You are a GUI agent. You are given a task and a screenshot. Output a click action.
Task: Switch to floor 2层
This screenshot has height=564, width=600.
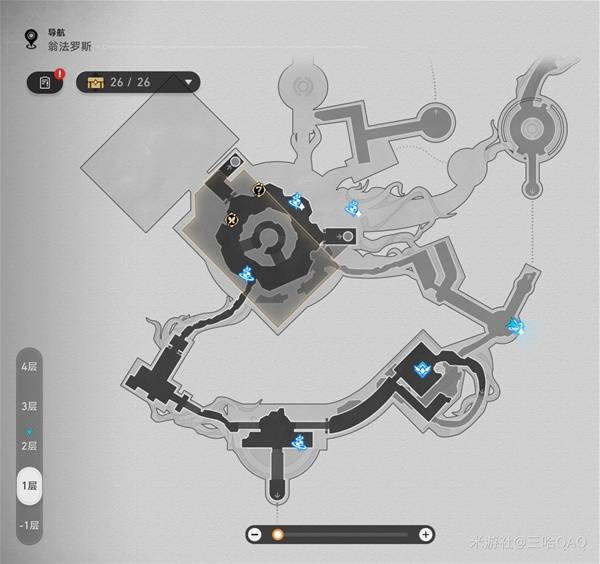point(30,445)
